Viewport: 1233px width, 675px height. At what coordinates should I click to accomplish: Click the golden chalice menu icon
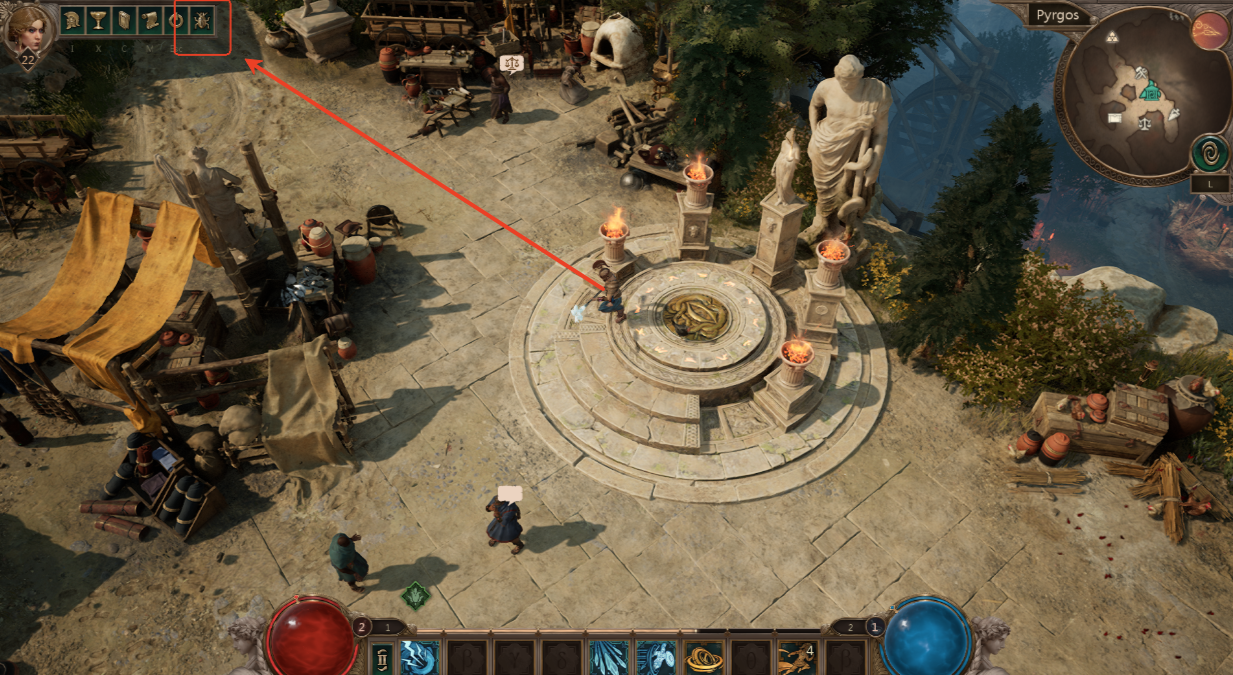(x=98, y=19)
